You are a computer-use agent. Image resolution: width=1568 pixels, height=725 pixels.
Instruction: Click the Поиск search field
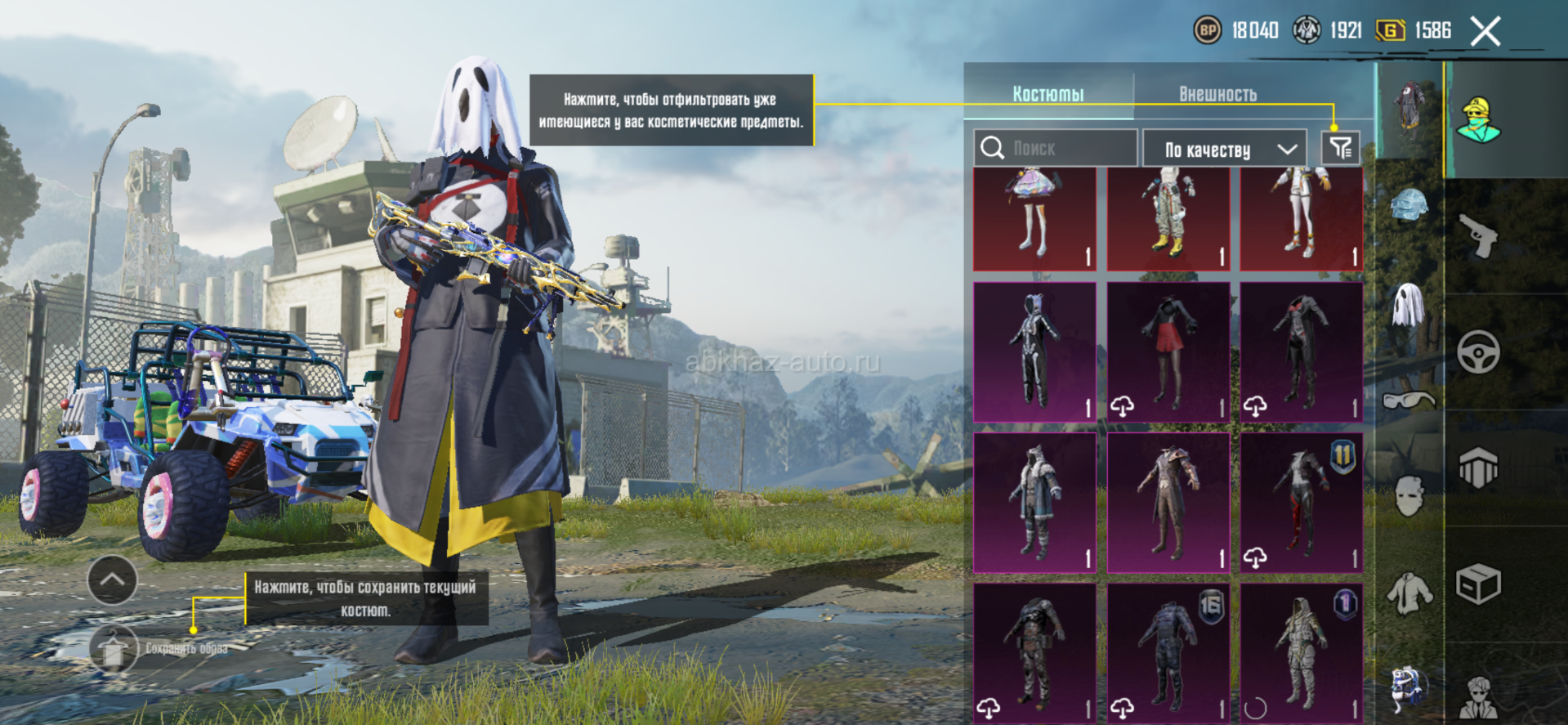click(x=1056, y=148)
